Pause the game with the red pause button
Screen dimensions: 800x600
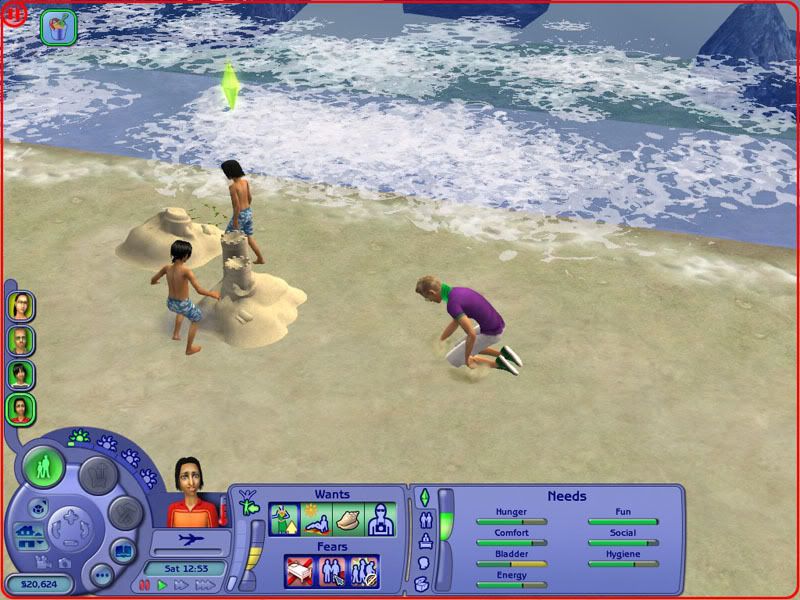pos(143,584)
